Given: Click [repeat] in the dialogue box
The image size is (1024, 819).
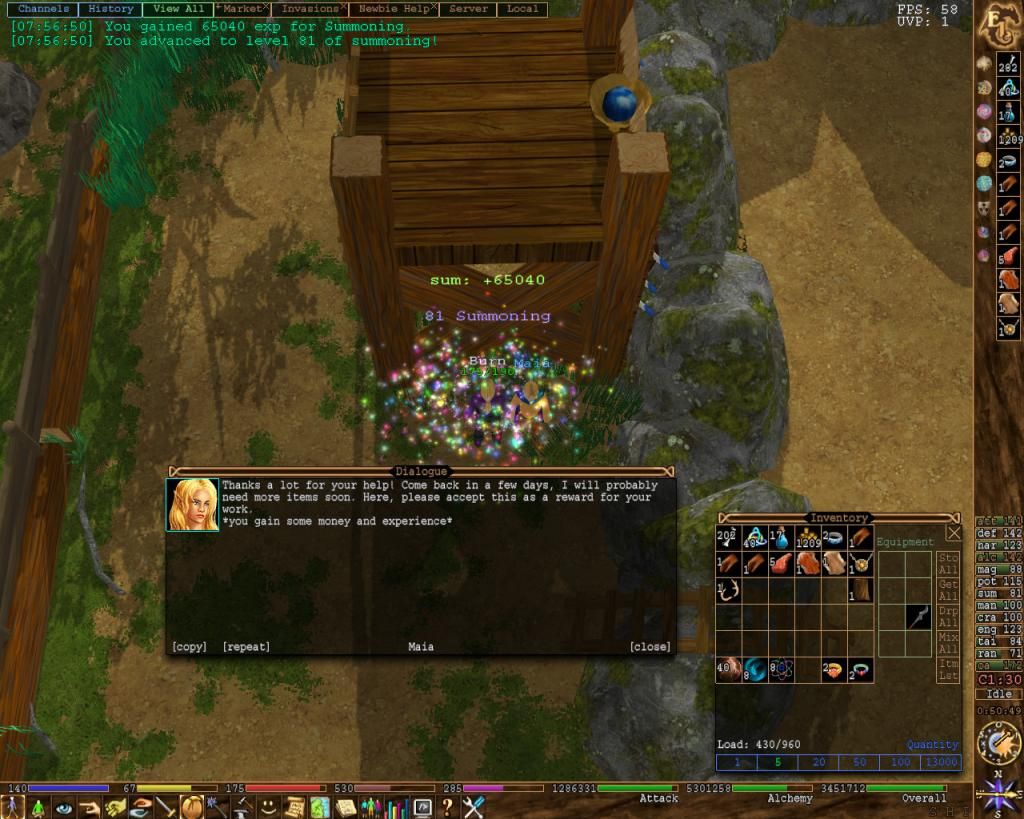Looking at the screenshot, I should coord(246,647).
